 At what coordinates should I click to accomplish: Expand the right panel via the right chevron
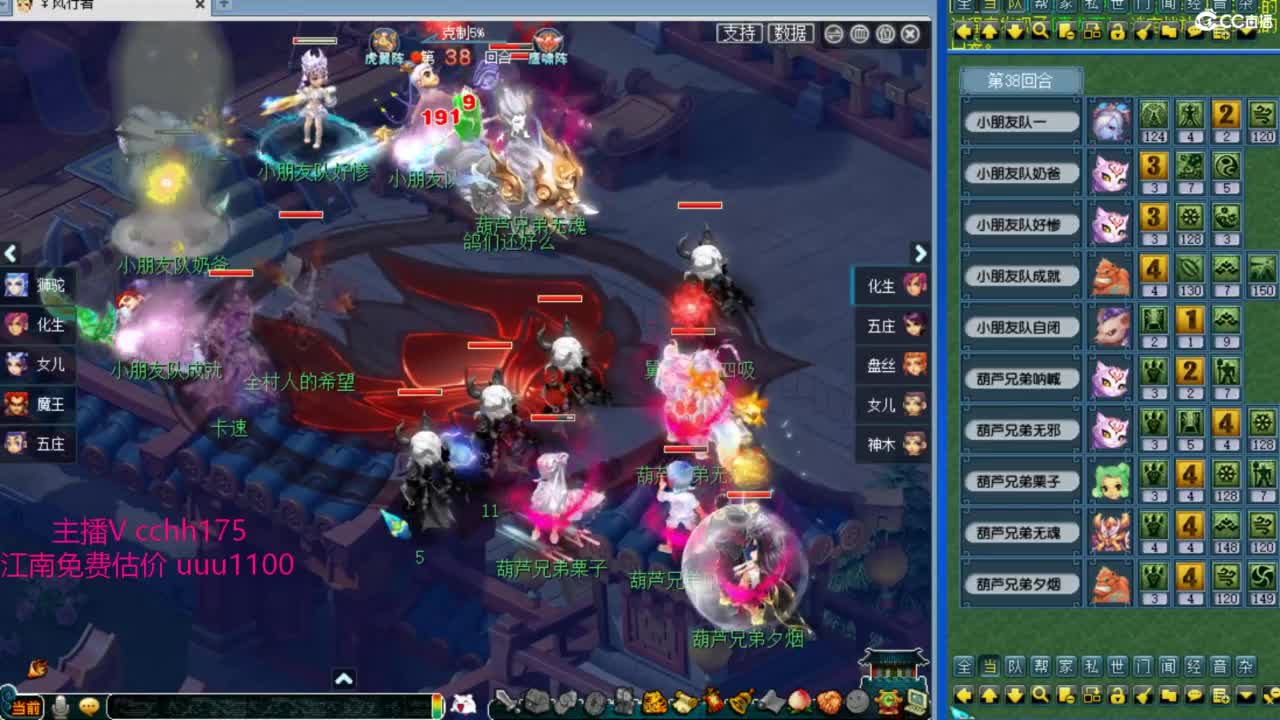click(920, 253)
